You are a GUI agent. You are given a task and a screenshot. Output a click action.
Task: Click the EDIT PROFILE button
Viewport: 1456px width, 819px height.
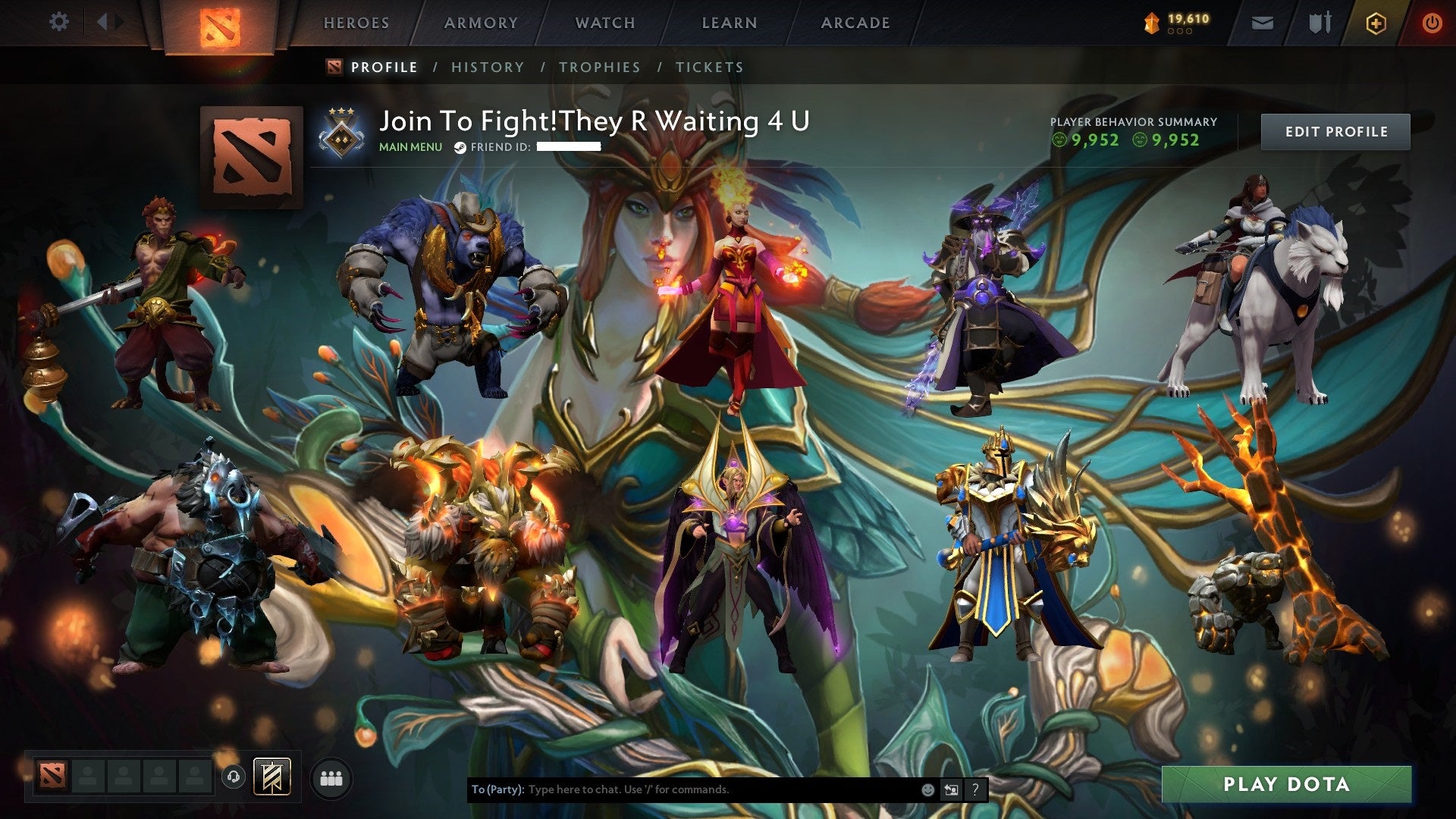1335,130
